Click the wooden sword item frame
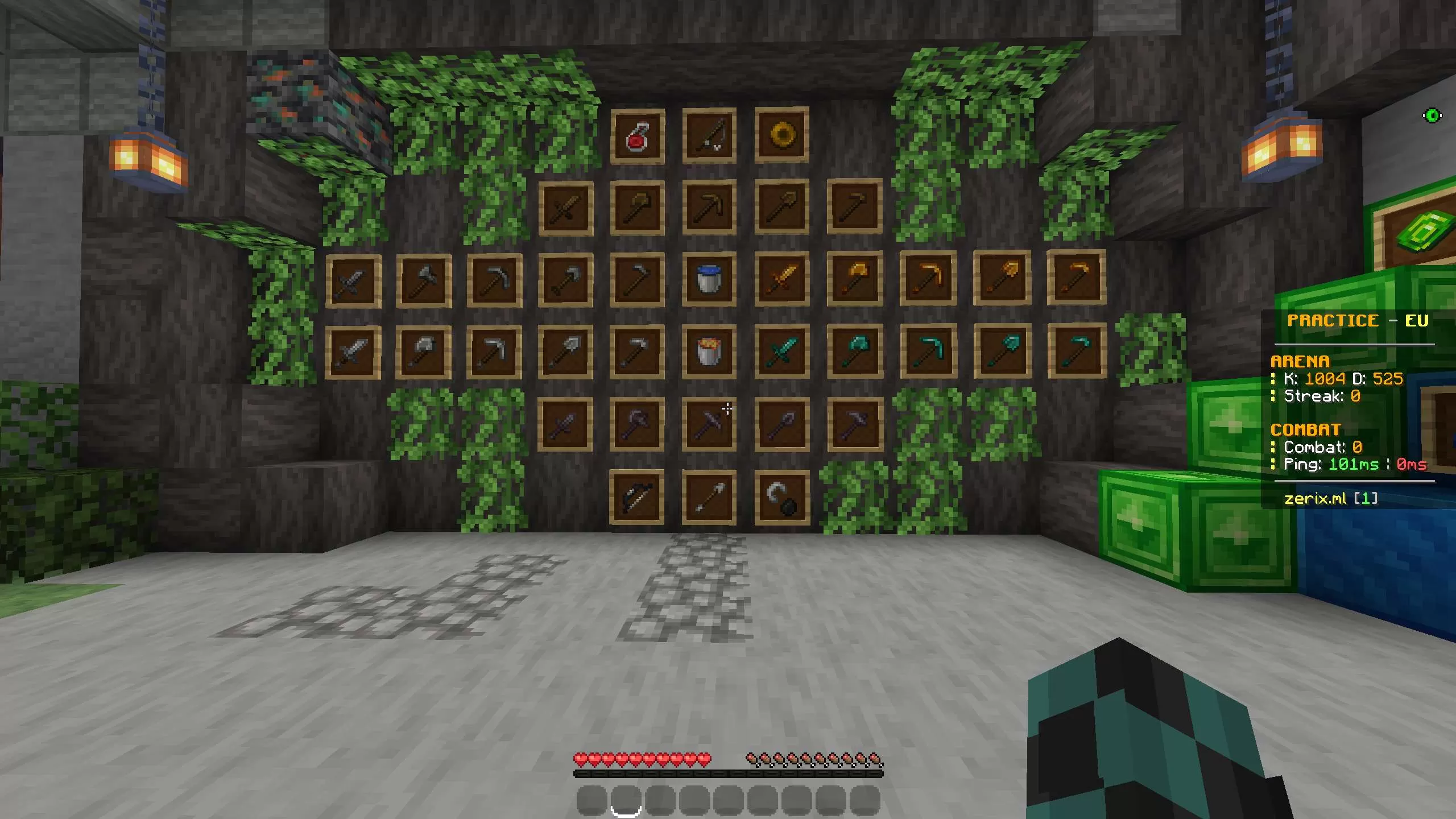1456x819 pixels. pyautogui.click(x=566, y=209)
